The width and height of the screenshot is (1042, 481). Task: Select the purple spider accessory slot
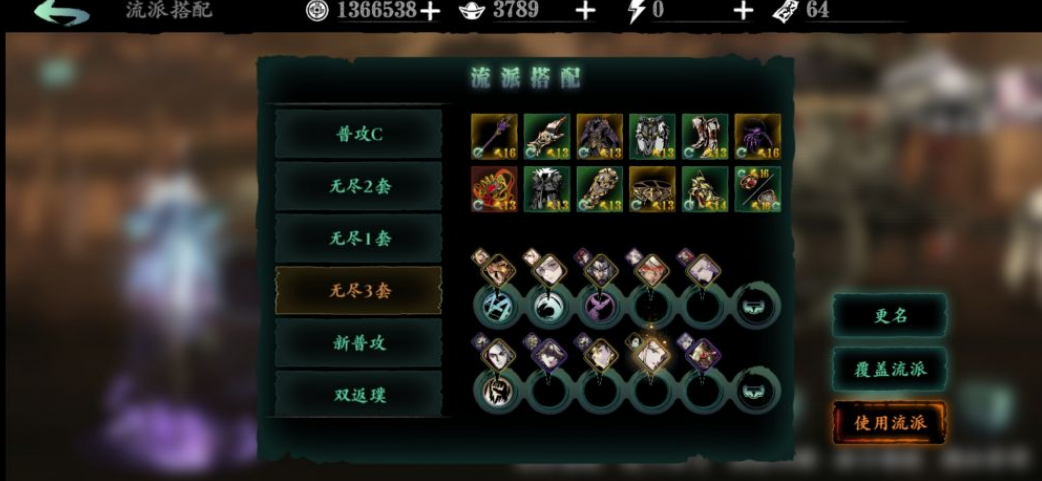pyautogui.click(x=757, y=137)
